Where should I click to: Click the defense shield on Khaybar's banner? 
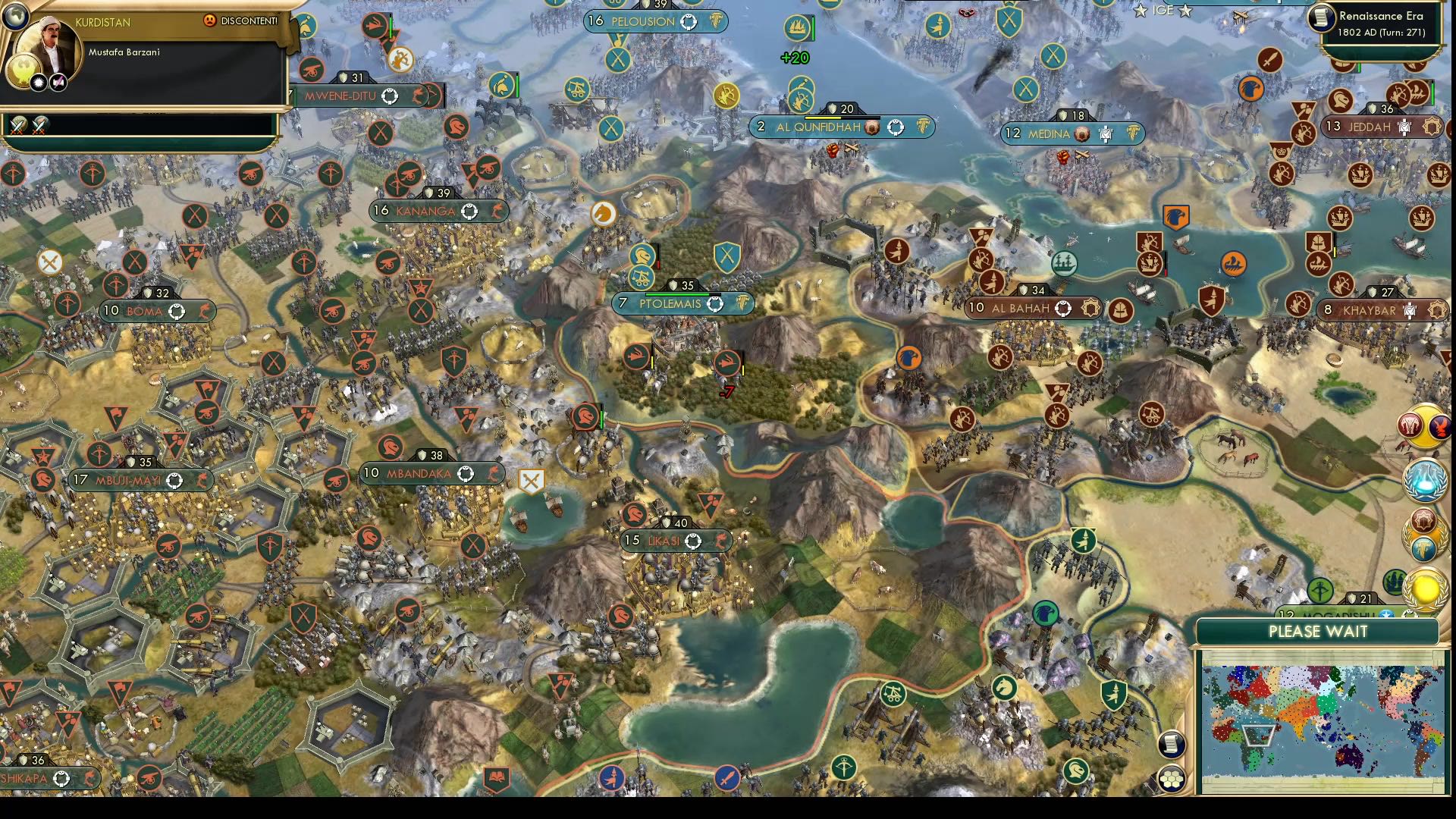click(x=1373, y=293)
